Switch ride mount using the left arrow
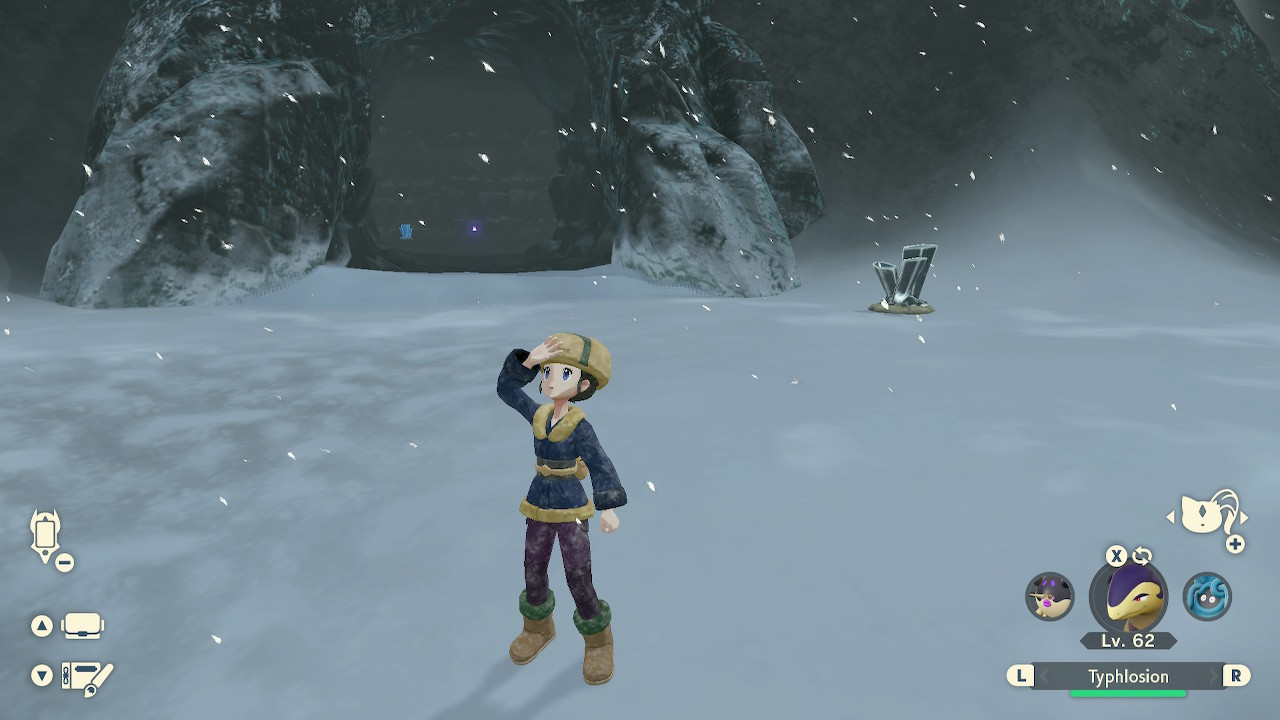This screenshot has height=720, width=1280. [1171, 517]
